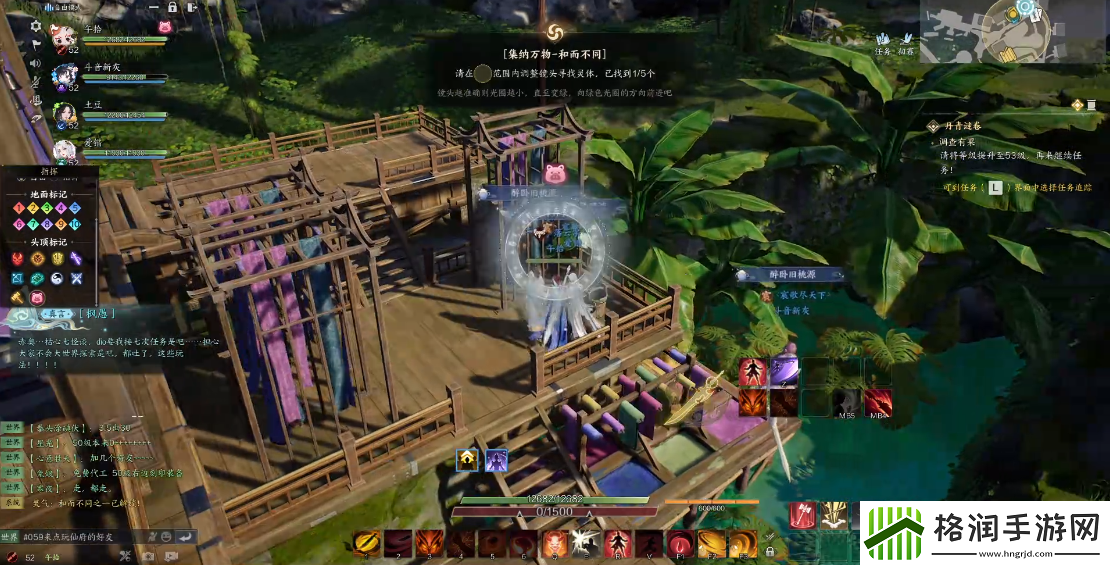Screen dimensions: 1110x565
Task: Assign the crossed swords head marker
Action: (x=74, y=278)
